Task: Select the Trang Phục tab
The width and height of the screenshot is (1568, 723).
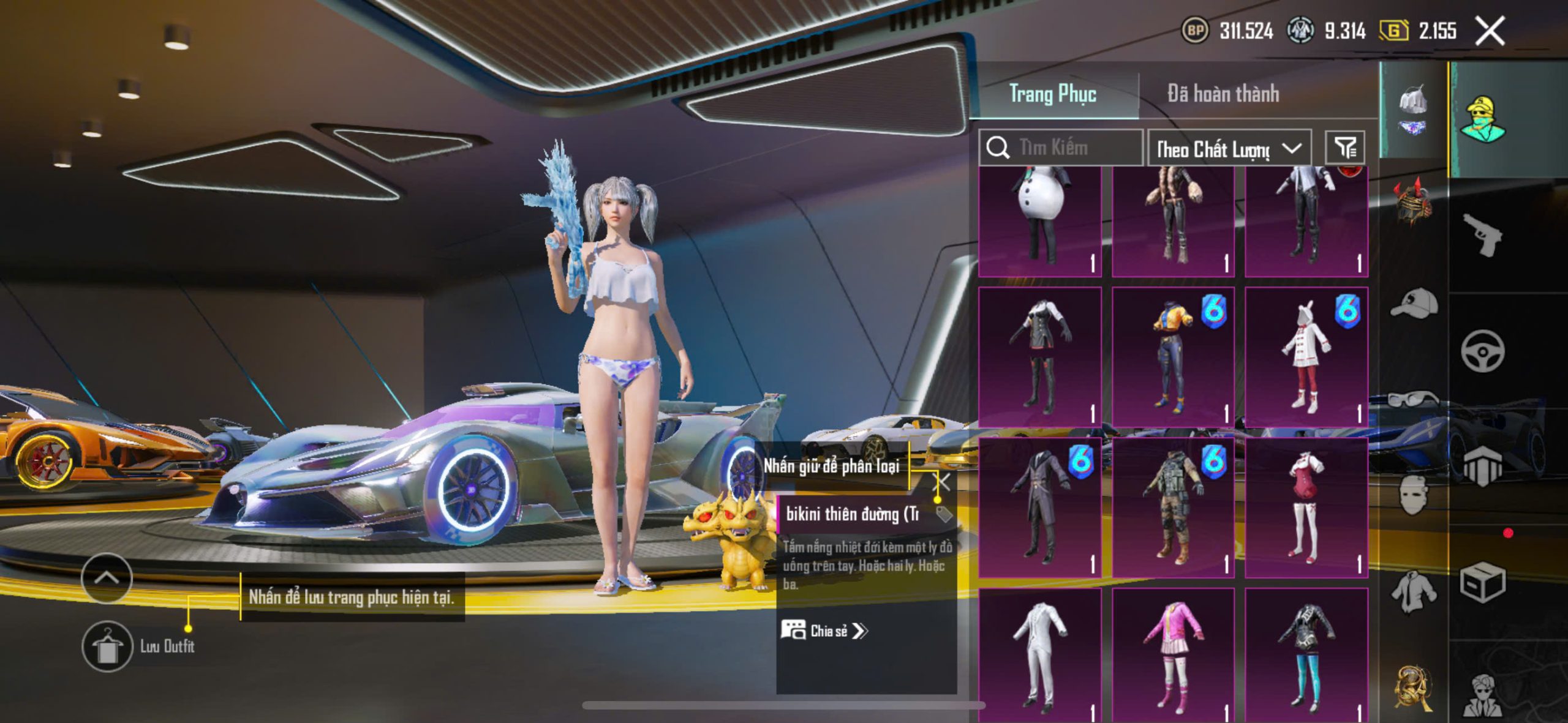Action: coord(1052,94)
